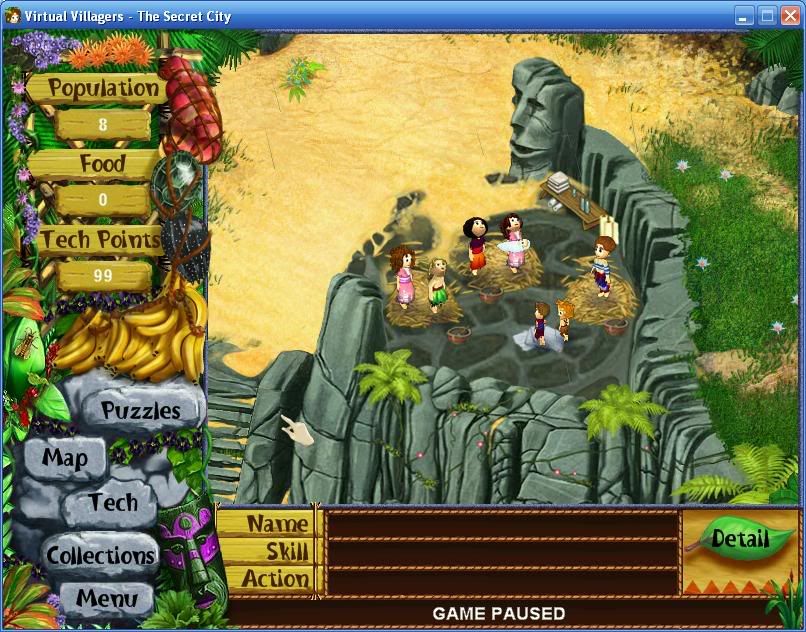Open the game Menu
The image size is (806, 632).
105,600
